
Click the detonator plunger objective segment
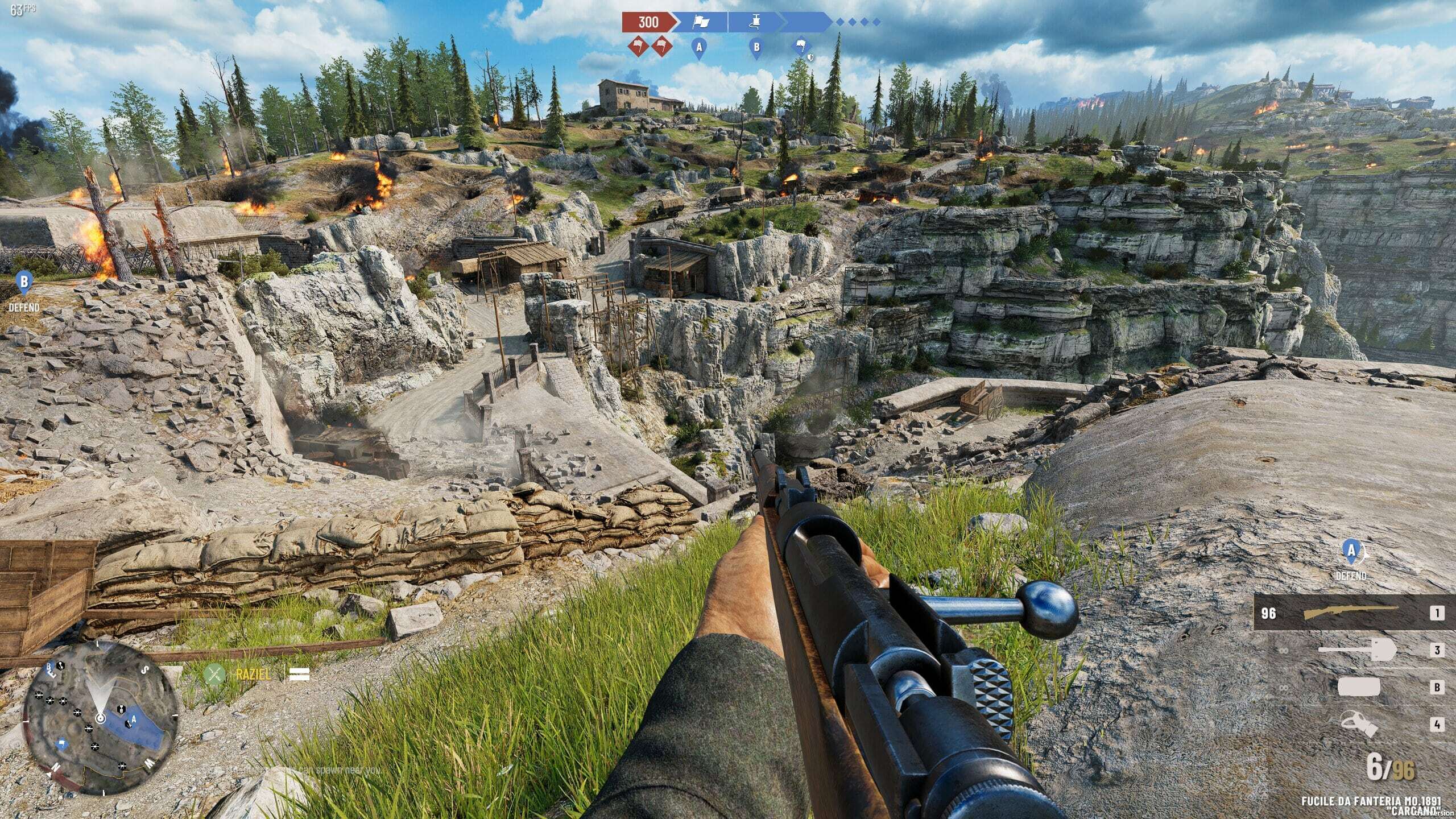click(755, 22)
